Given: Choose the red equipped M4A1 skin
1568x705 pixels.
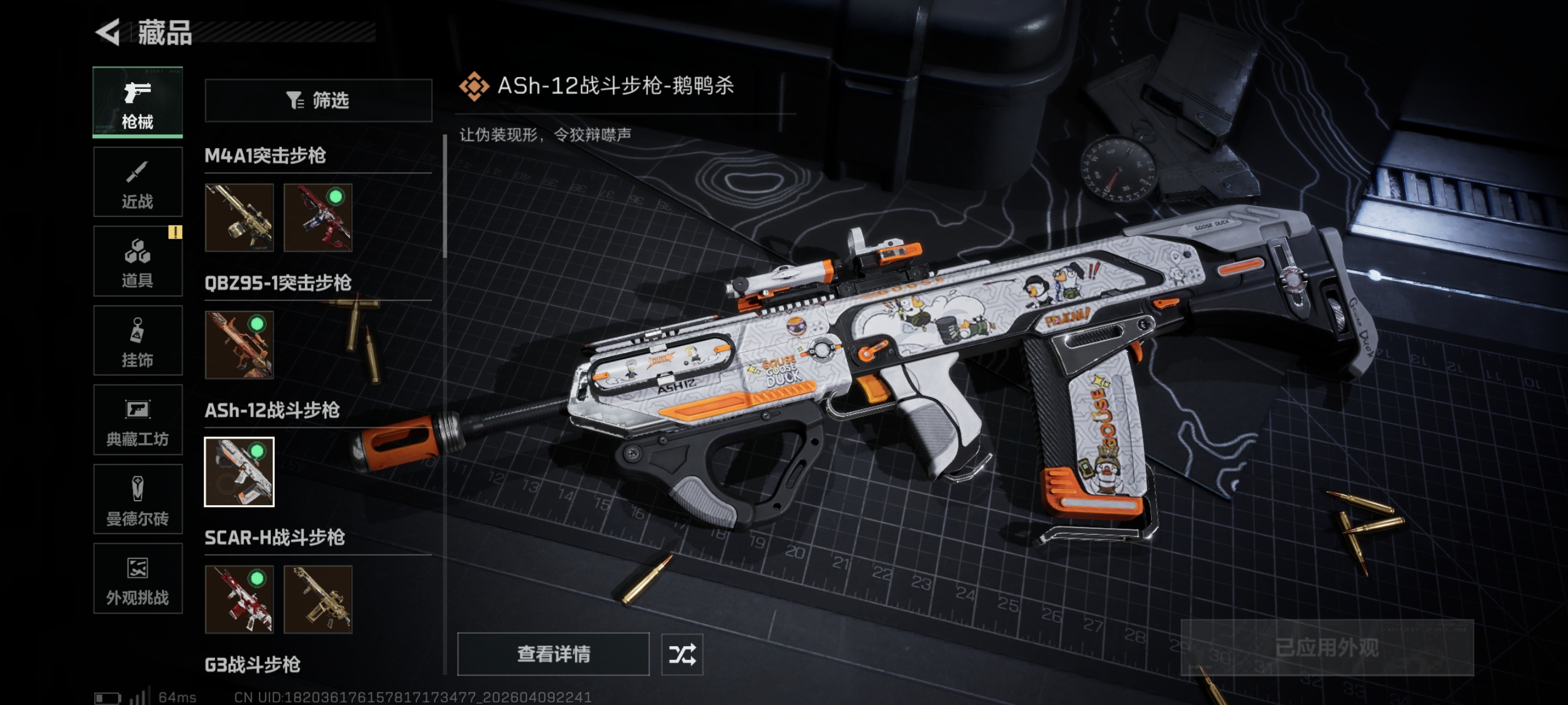Looking at the screenshot, I should coord(318,217).
